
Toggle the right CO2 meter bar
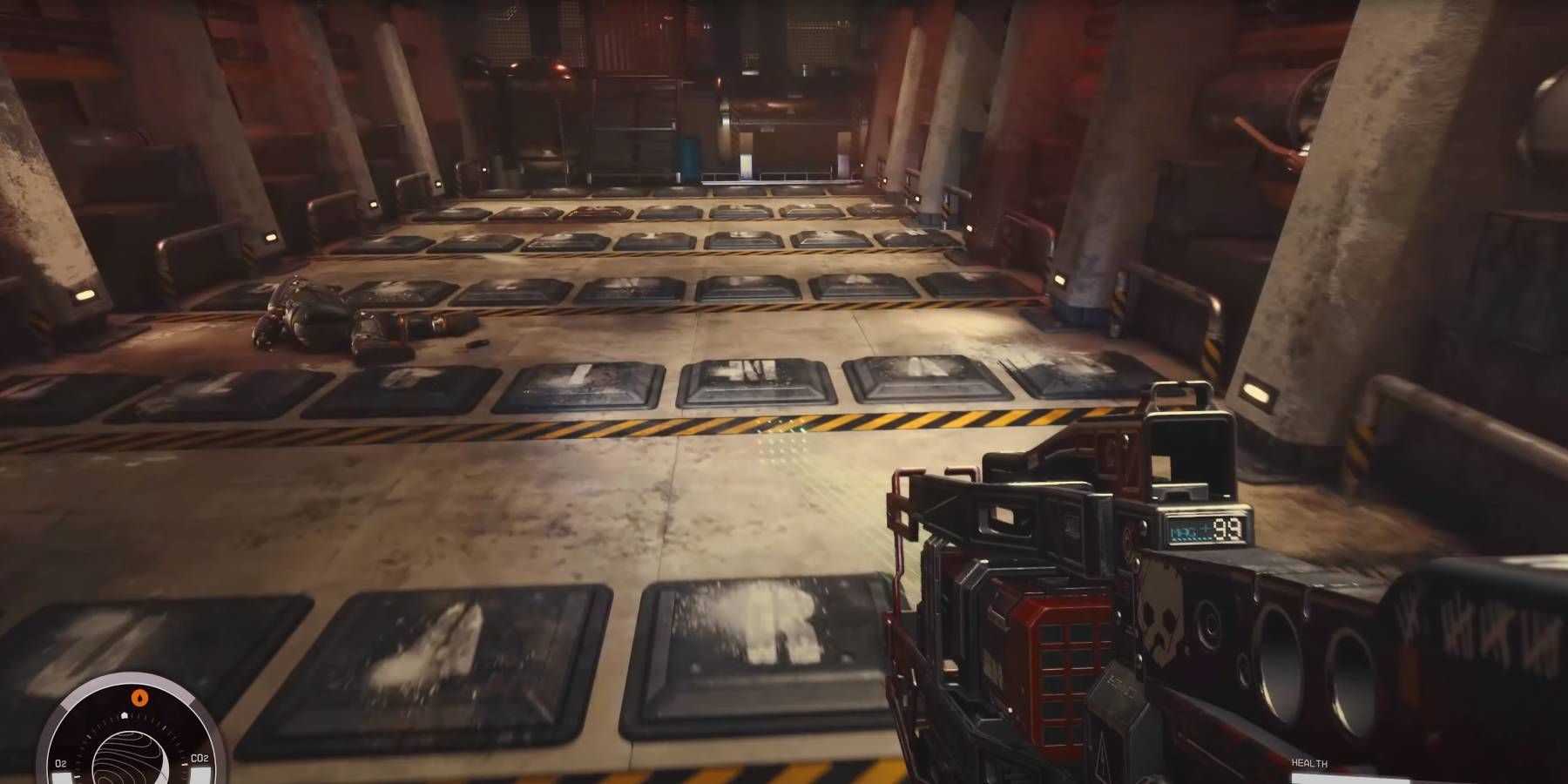coord(202,774)
